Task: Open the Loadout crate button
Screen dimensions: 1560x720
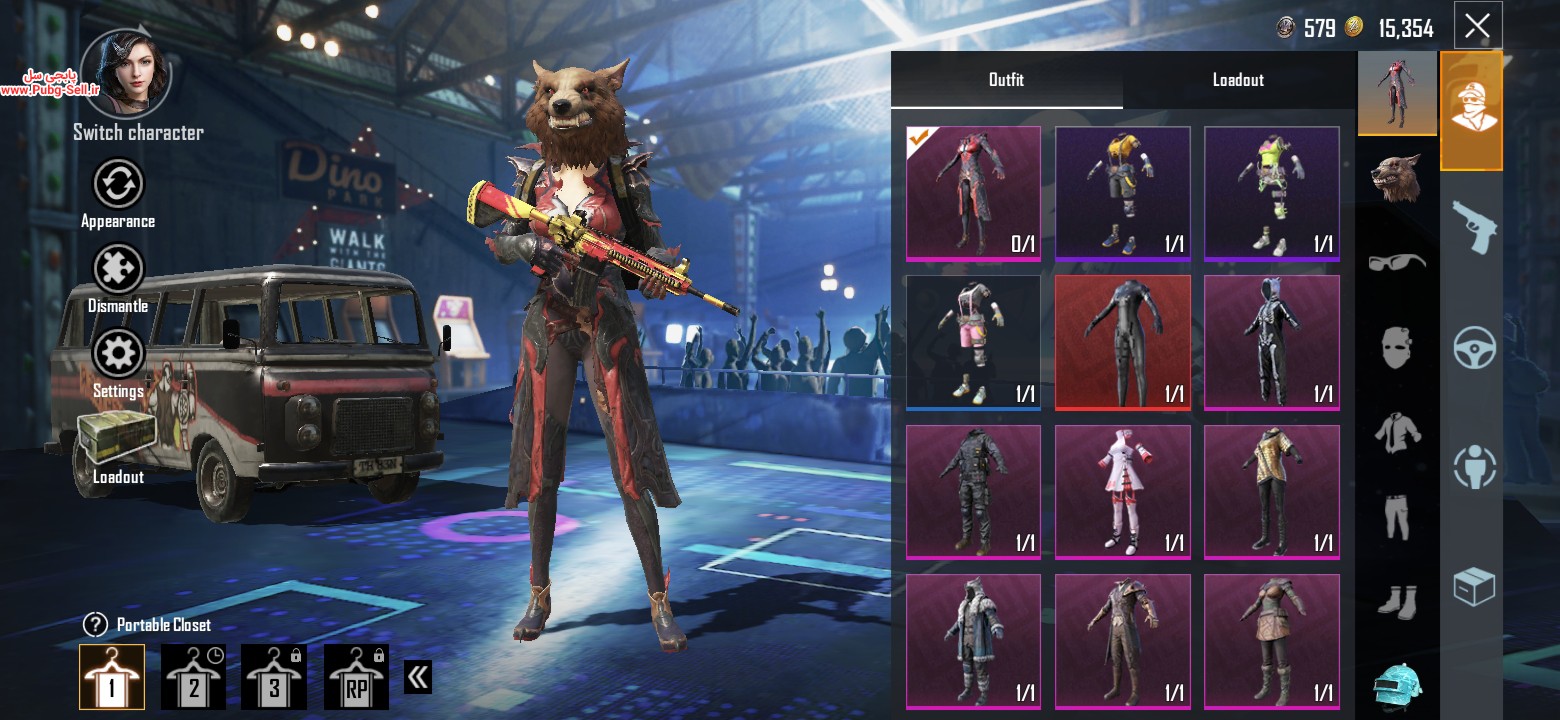Action: 118,440
